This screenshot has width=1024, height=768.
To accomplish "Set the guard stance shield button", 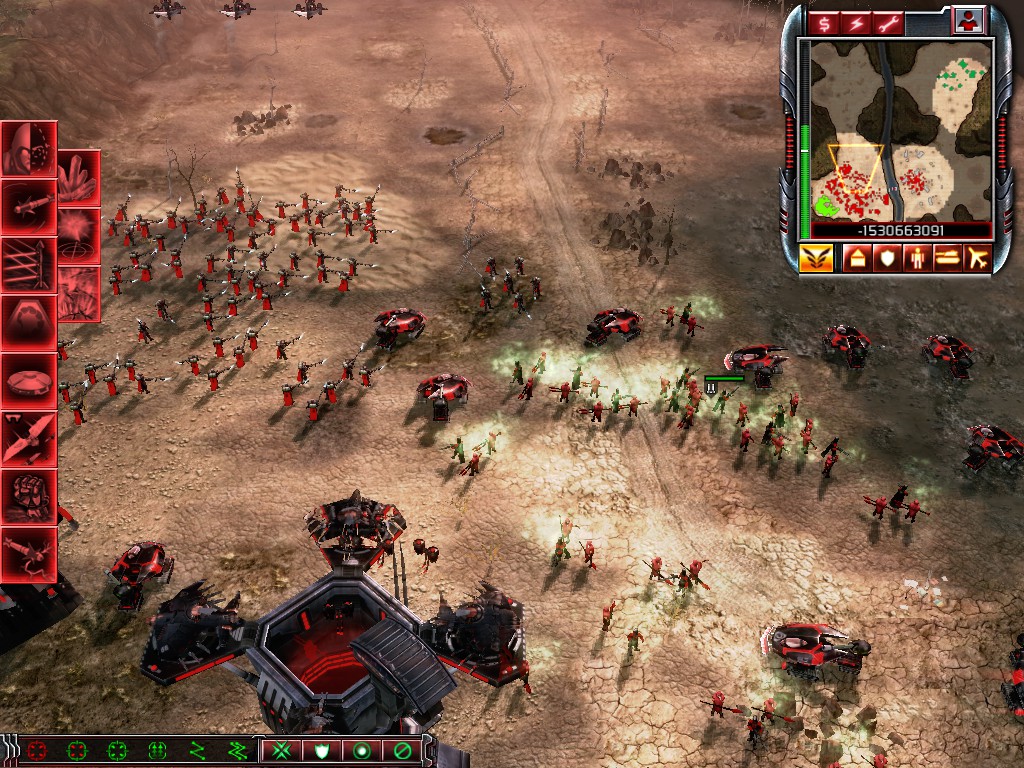I will (x=322, y=749).
